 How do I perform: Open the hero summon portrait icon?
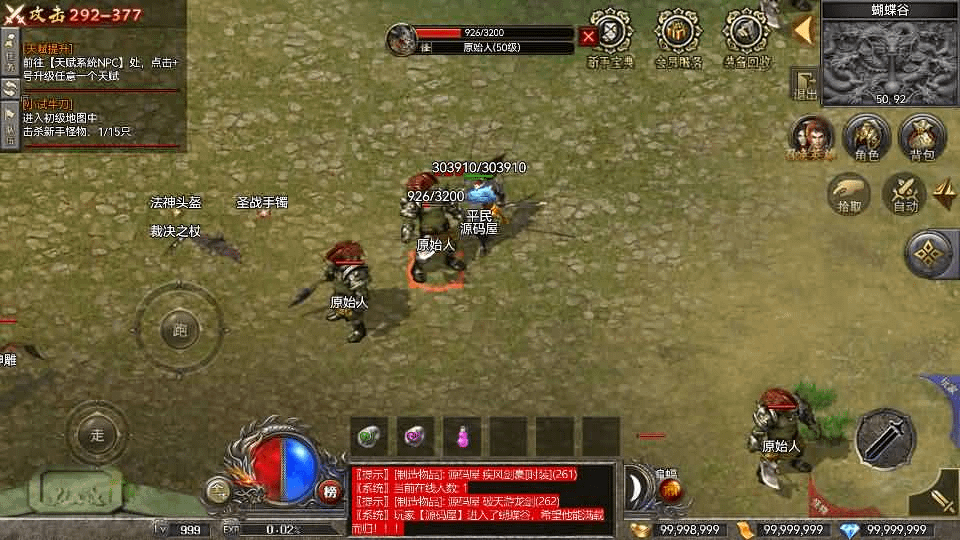[x=813, y=135]
